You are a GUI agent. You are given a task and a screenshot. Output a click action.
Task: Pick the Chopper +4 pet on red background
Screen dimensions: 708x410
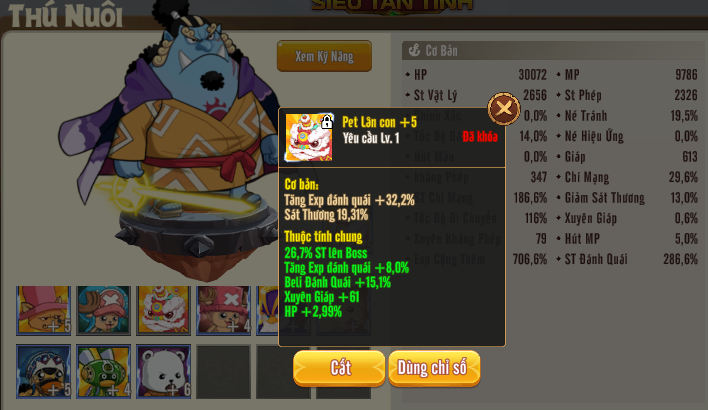[x=223, y=310]
